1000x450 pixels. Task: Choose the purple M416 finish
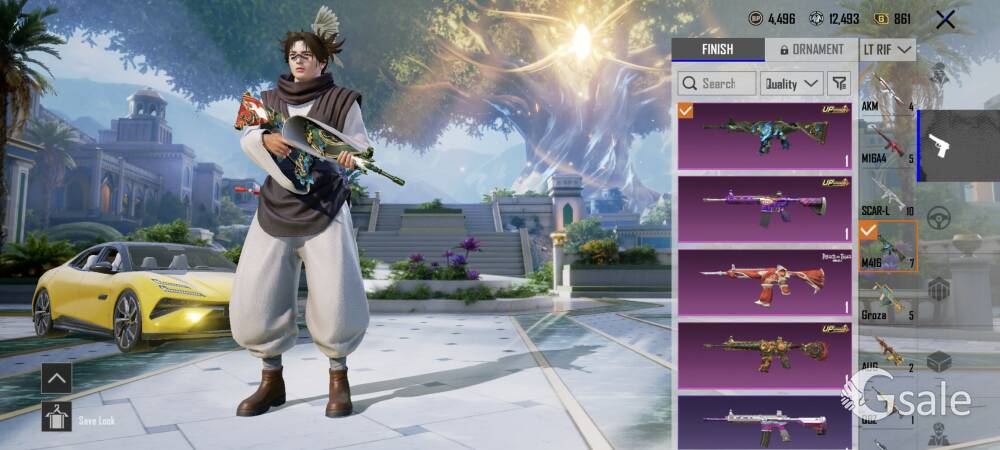tap(764, 207)
